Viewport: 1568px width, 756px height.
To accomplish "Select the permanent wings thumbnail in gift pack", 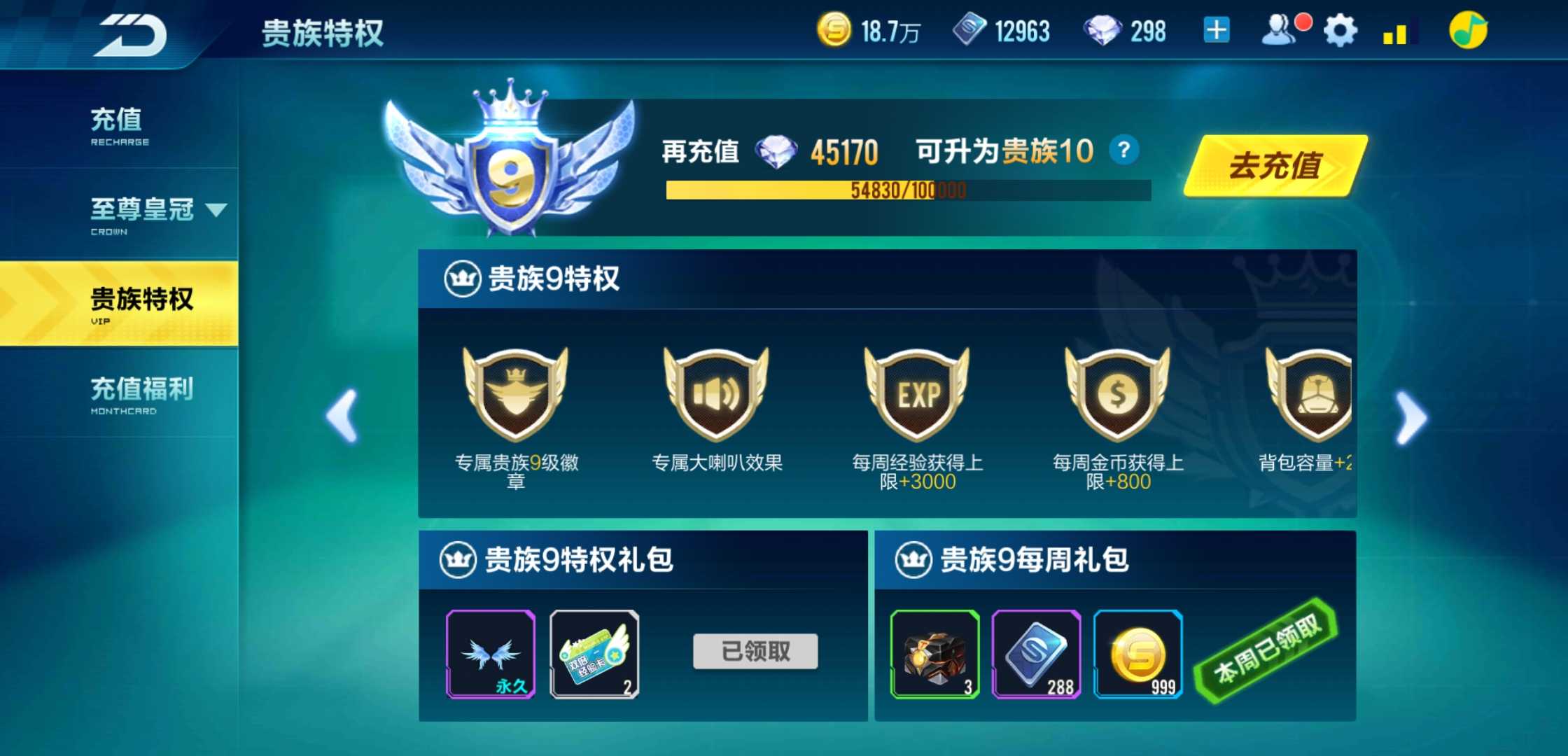I will tap(491, 654).
